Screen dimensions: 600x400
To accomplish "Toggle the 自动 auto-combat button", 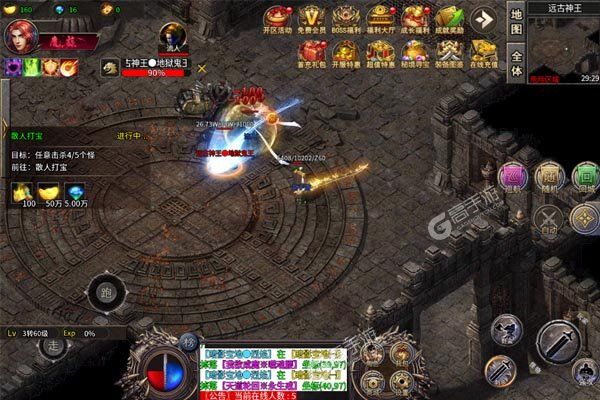I will pyautogui.click(x=548, y=218).
